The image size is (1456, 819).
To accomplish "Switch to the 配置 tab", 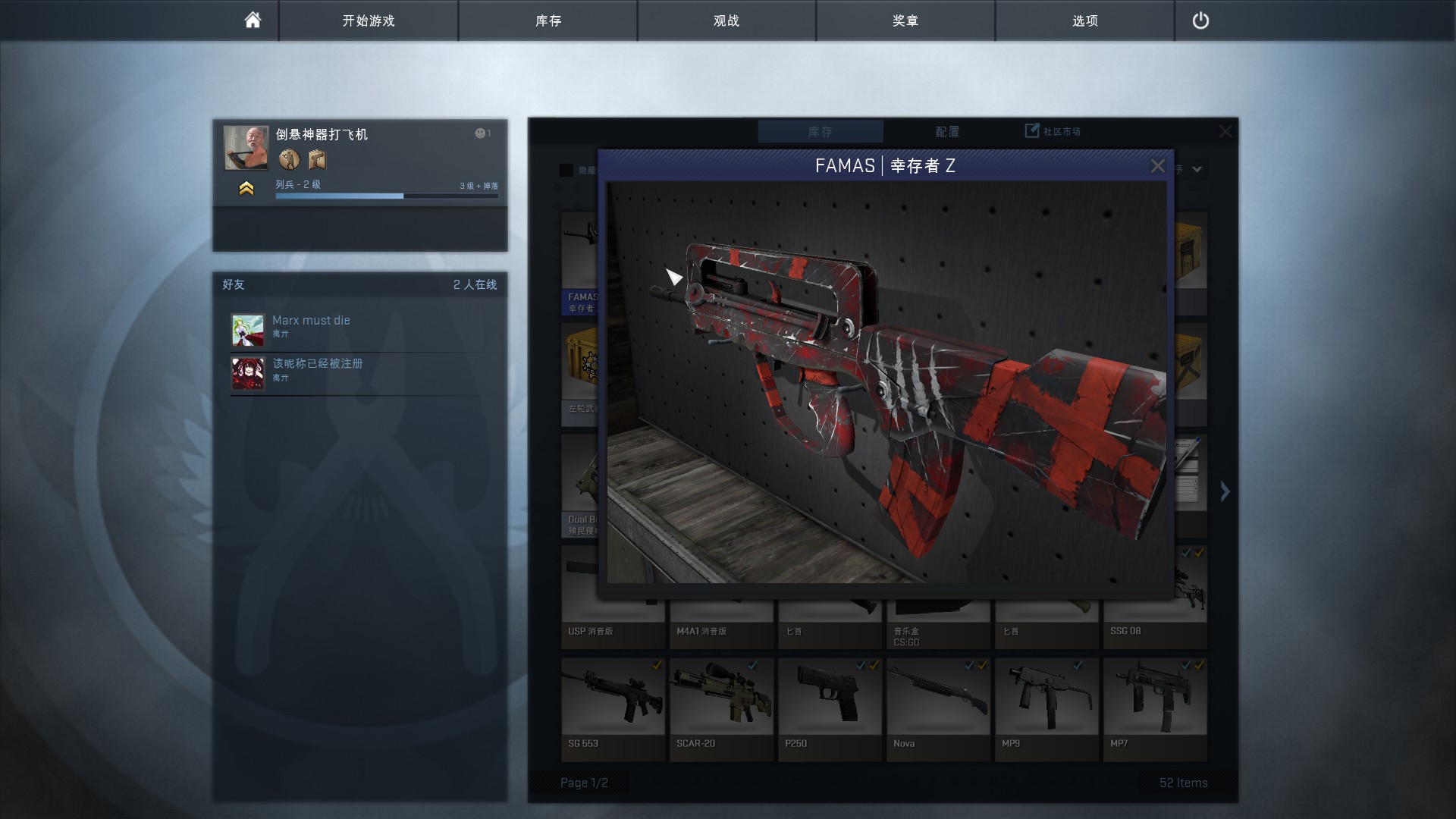I will click(947, 132).
